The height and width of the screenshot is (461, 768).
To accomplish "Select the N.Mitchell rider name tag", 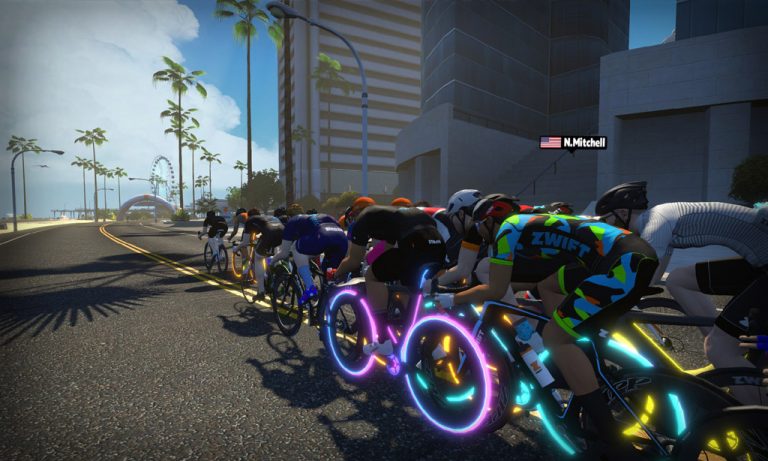I will click(574, 142).
